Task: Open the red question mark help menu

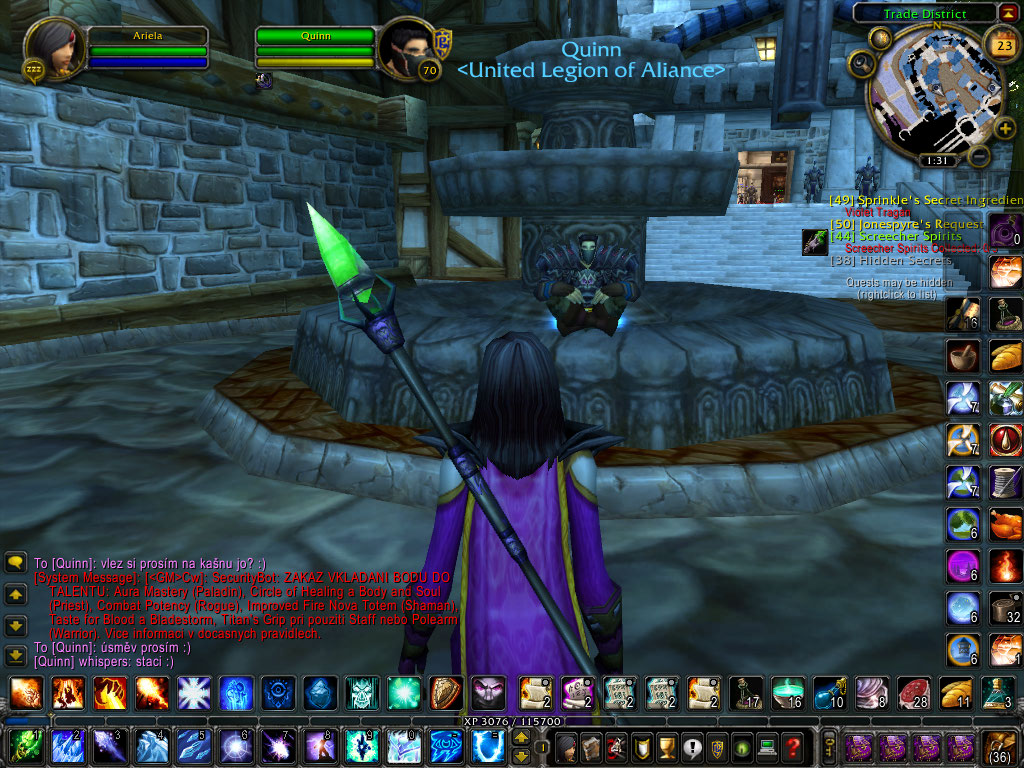Action: click(x=792, y=746)
